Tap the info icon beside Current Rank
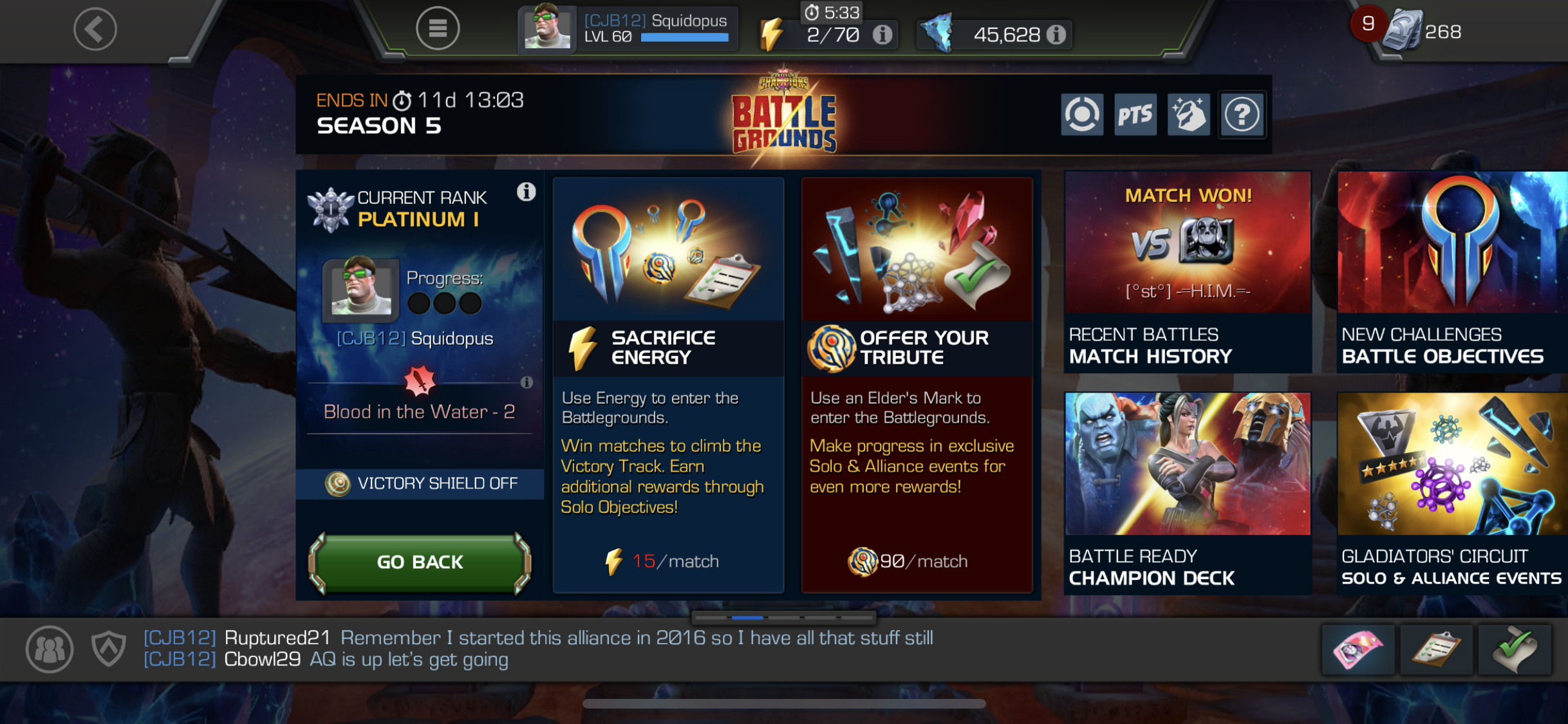Viewport: 1568px width, 724px height. coord(527,192)
